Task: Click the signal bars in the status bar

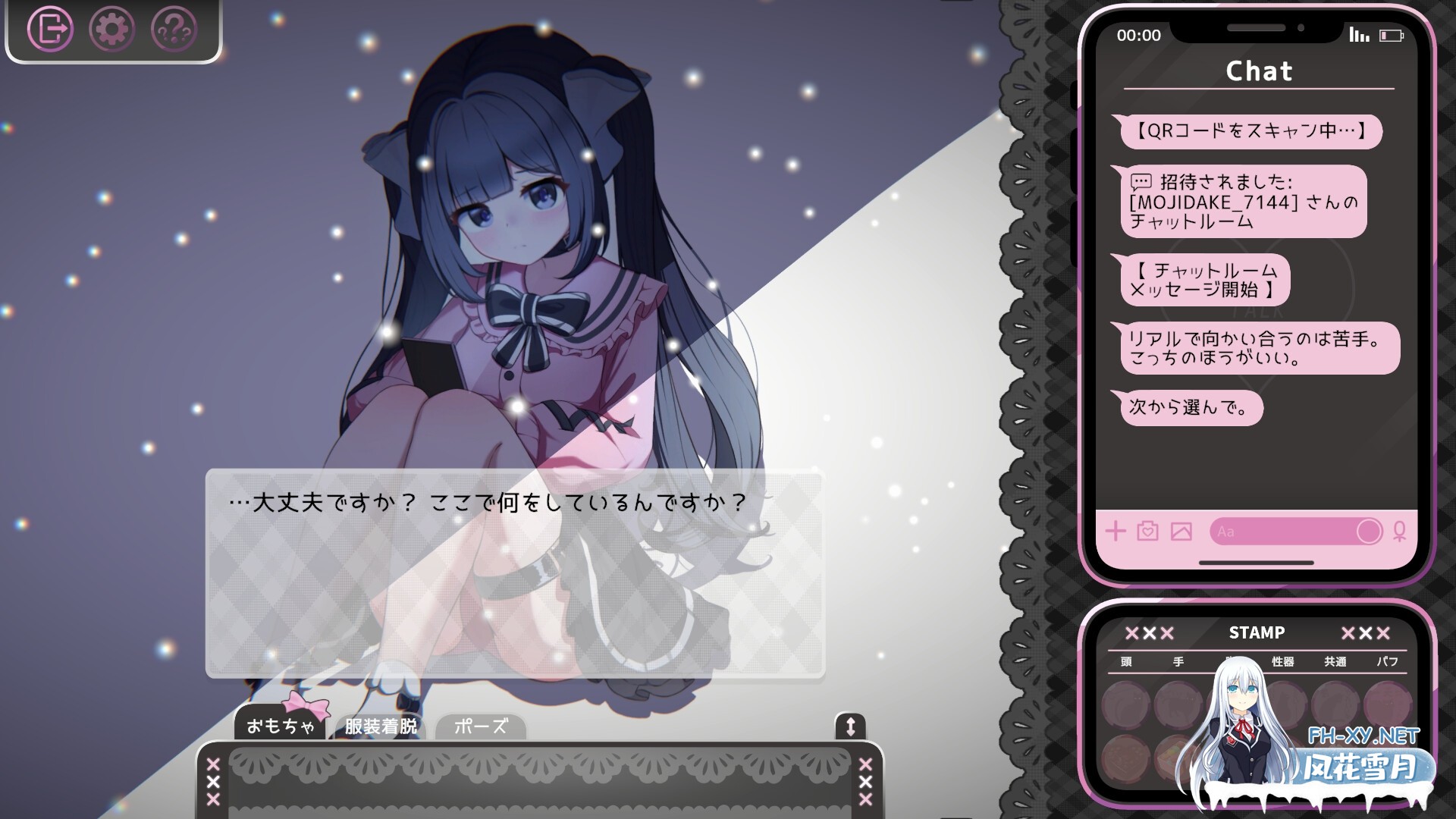Action: click(x=1361, y=33)
